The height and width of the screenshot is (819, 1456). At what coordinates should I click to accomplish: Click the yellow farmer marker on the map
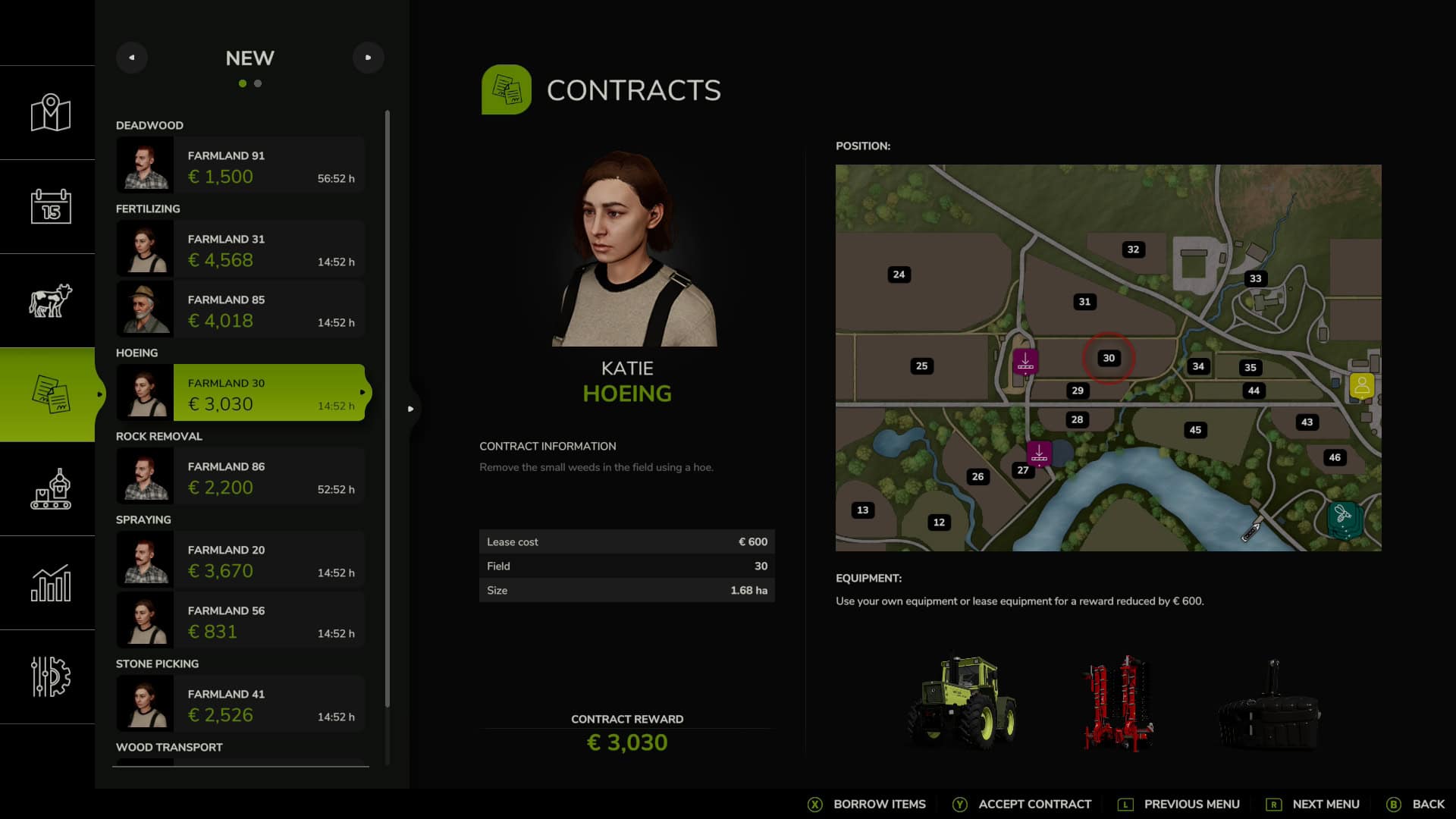(x=1362, y=385)
